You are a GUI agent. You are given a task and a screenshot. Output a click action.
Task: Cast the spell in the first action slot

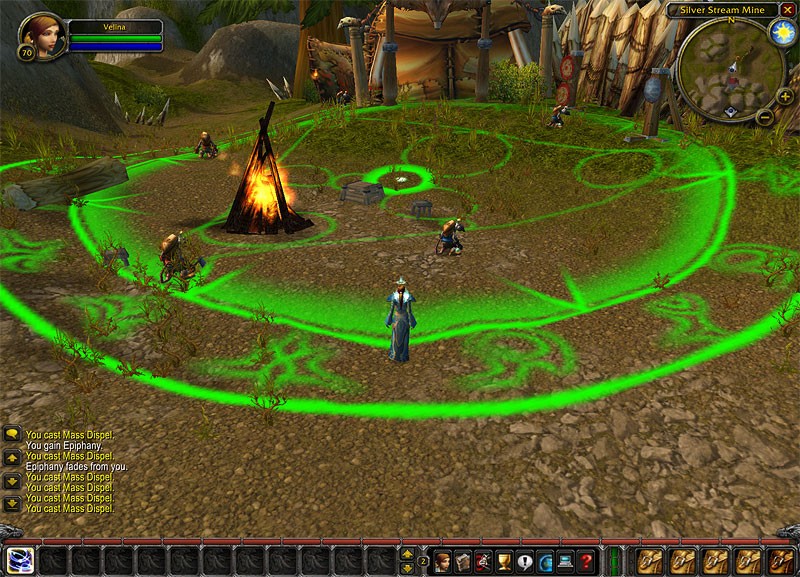tap(20, 561)
